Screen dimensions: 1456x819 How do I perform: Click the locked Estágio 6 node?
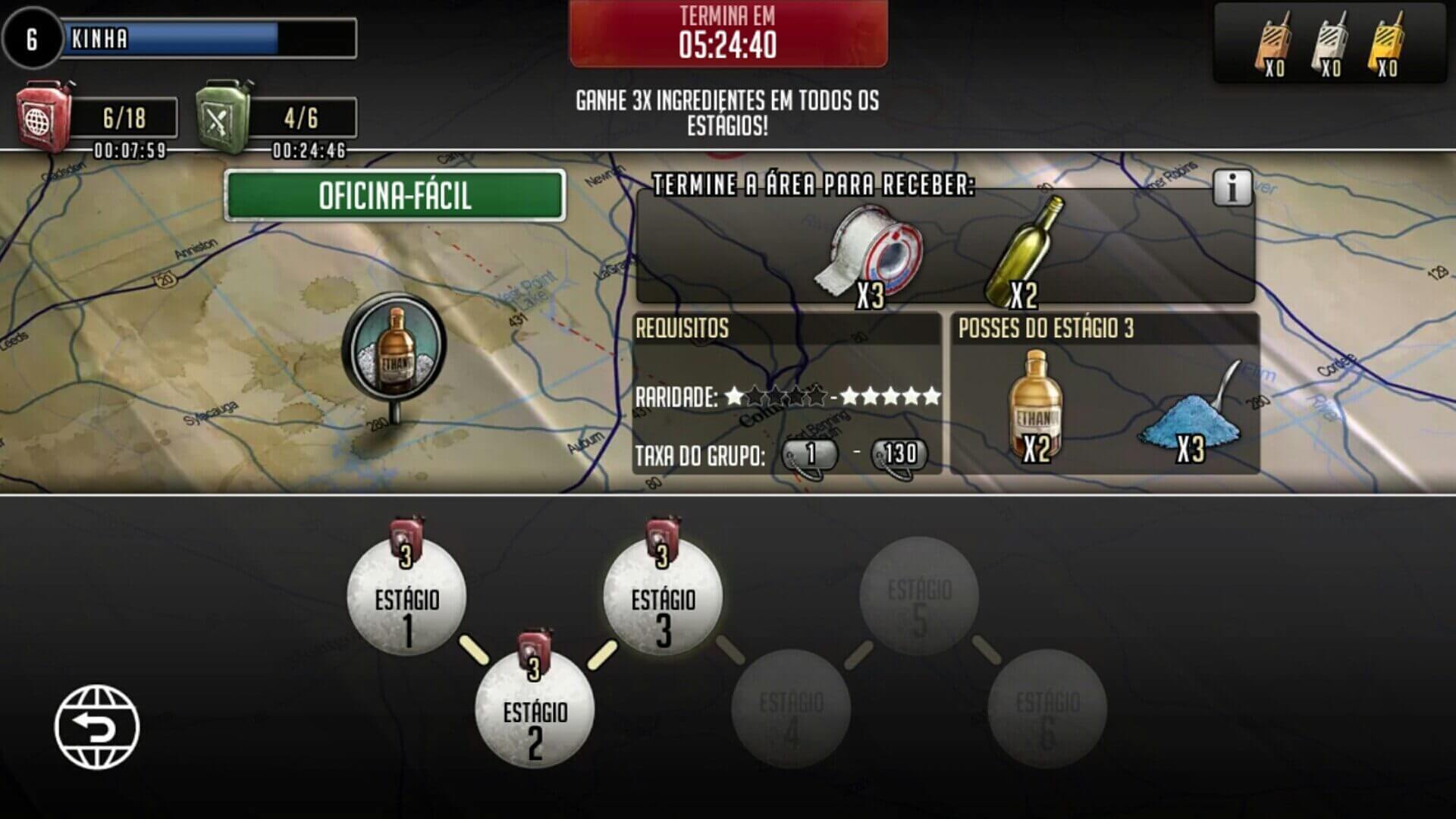click(x=1047, y=708)
